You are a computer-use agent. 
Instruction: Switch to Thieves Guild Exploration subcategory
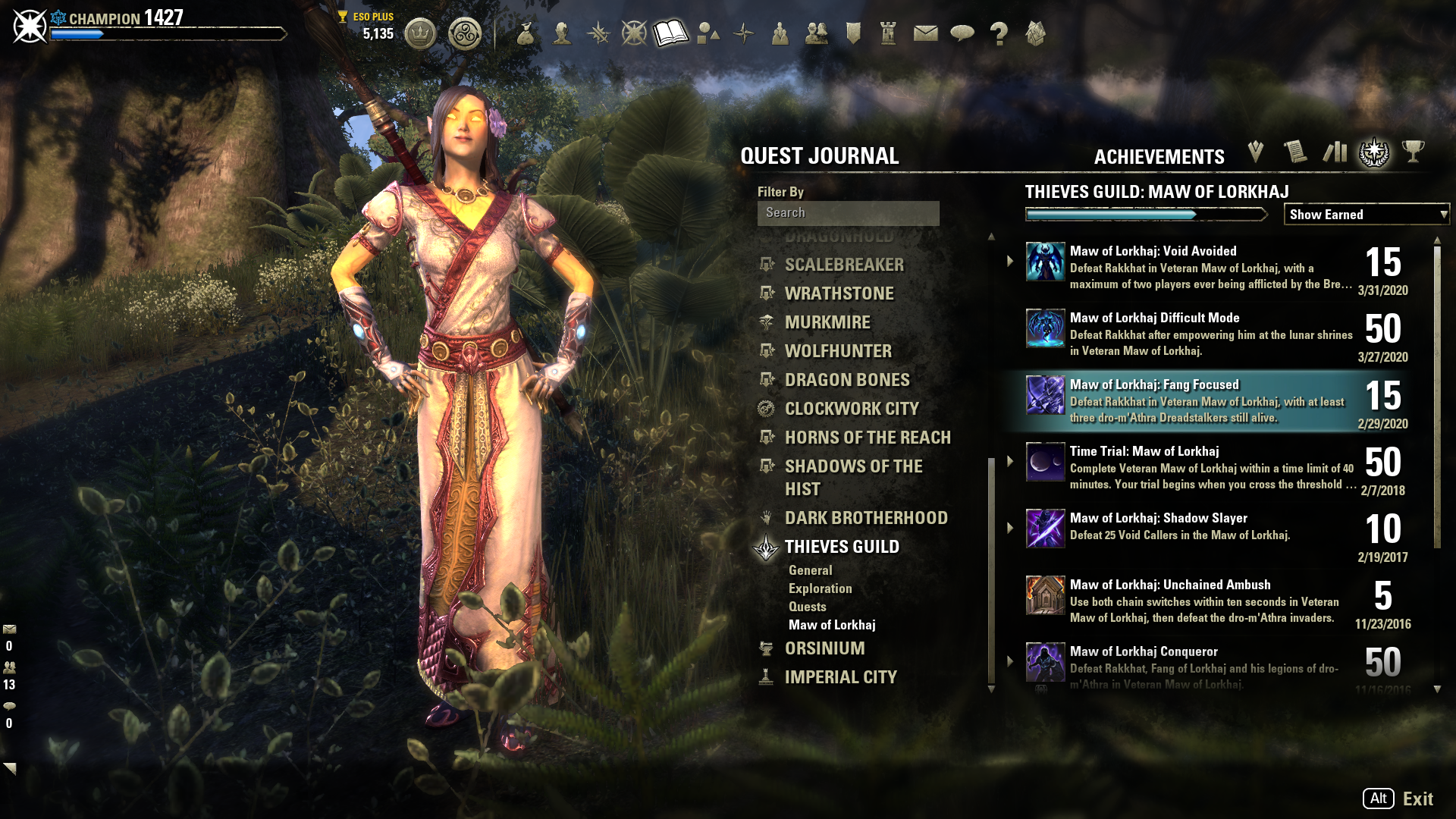(820, 588)
